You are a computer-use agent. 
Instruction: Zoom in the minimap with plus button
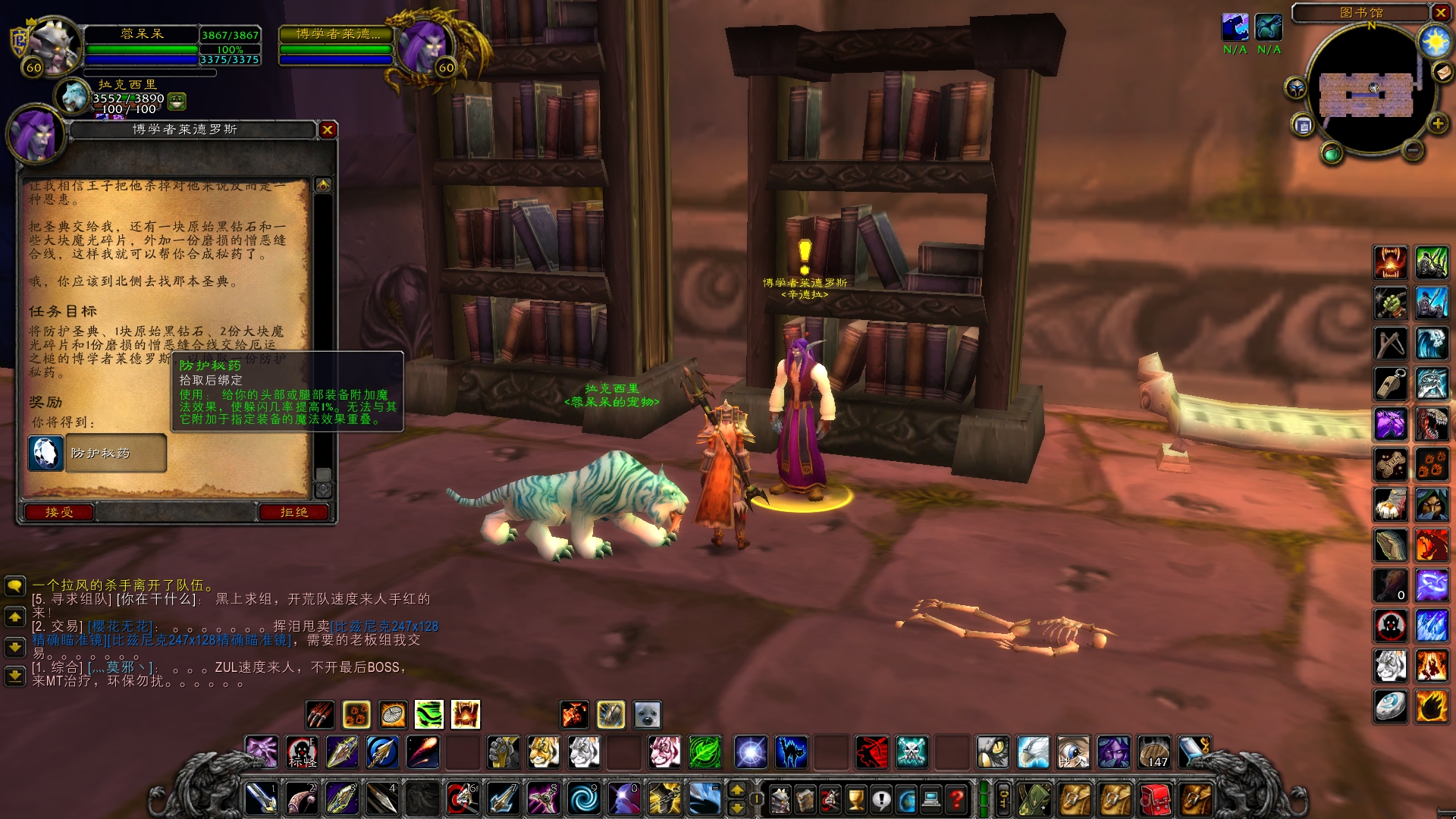[x=1437, y=124]
